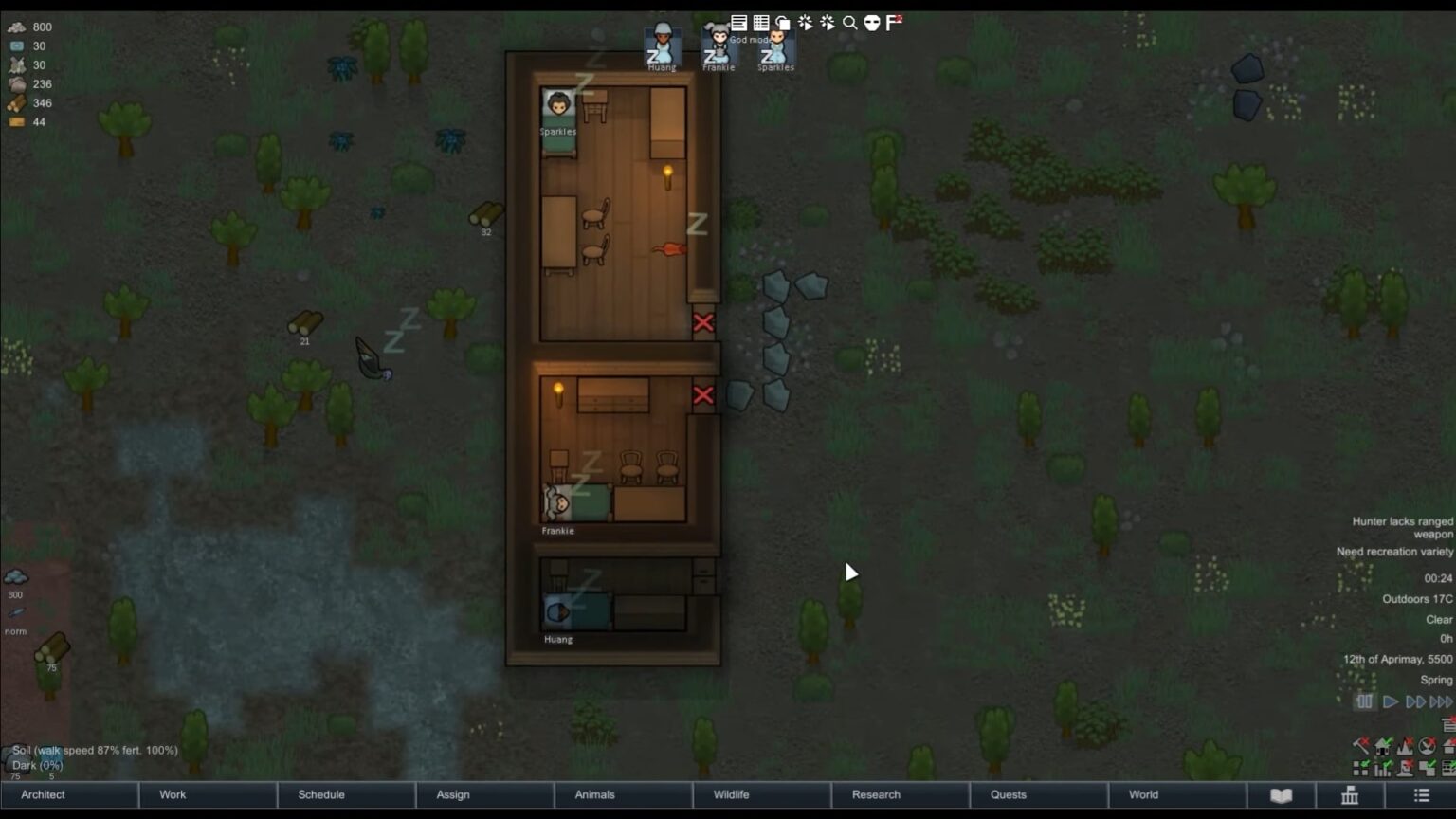The image size is (1456, 819).
Task: Open the history book icon near bottom right
Action: [1282, 795]
